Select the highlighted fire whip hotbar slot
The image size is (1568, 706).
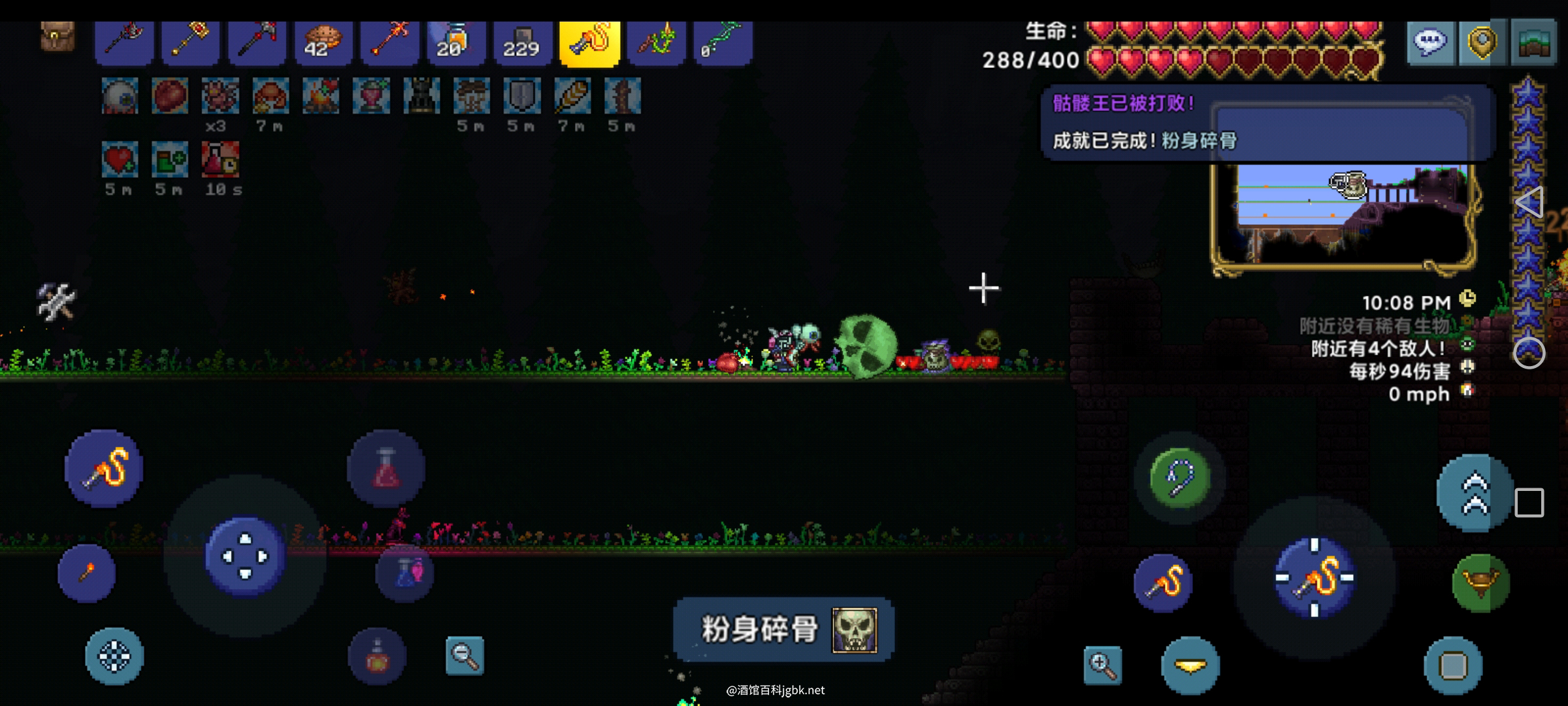(589, 42)
